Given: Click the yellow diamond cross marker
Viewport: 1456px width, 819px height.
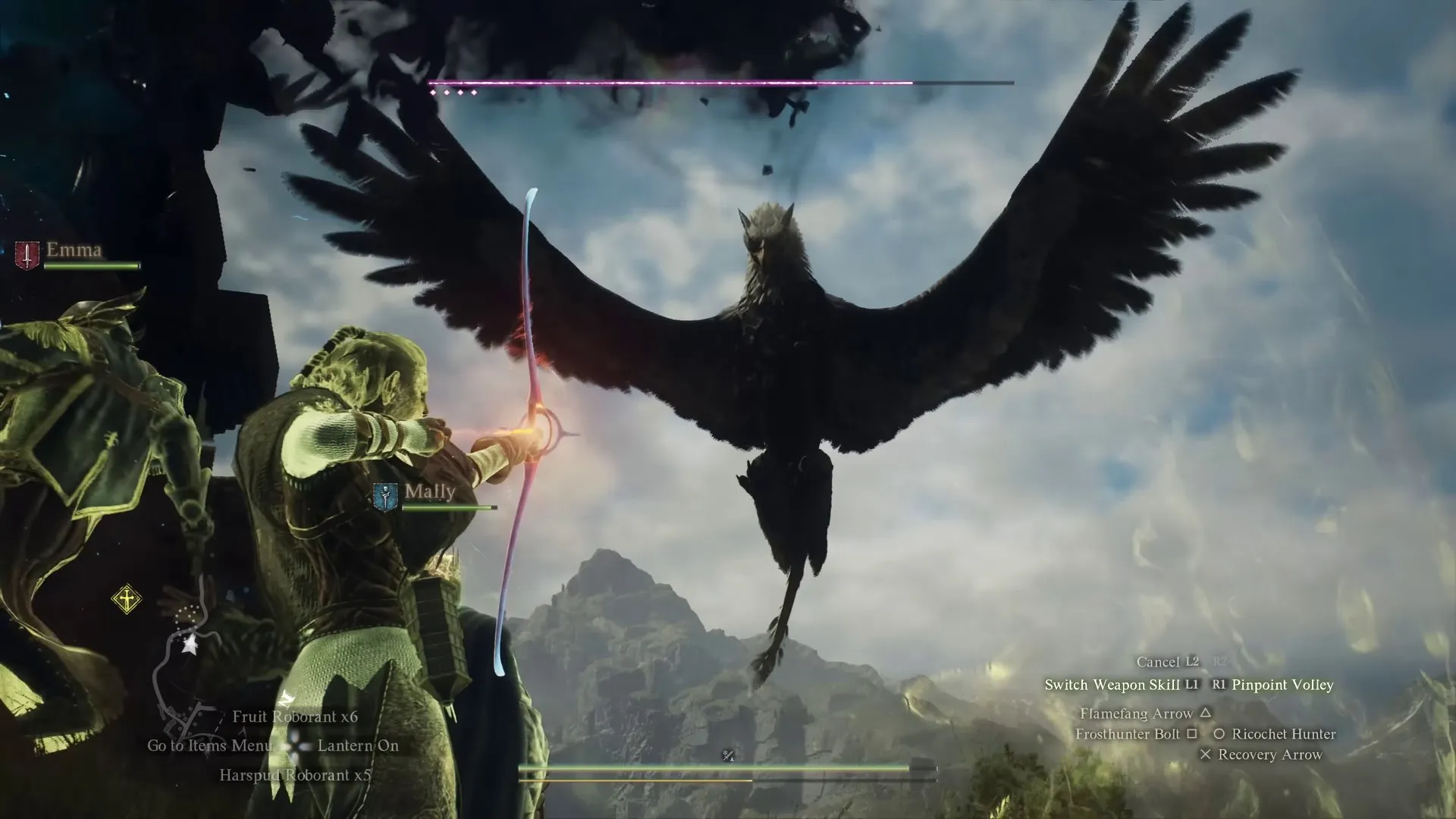Looking at the screenshot, I should click(127, 599).
